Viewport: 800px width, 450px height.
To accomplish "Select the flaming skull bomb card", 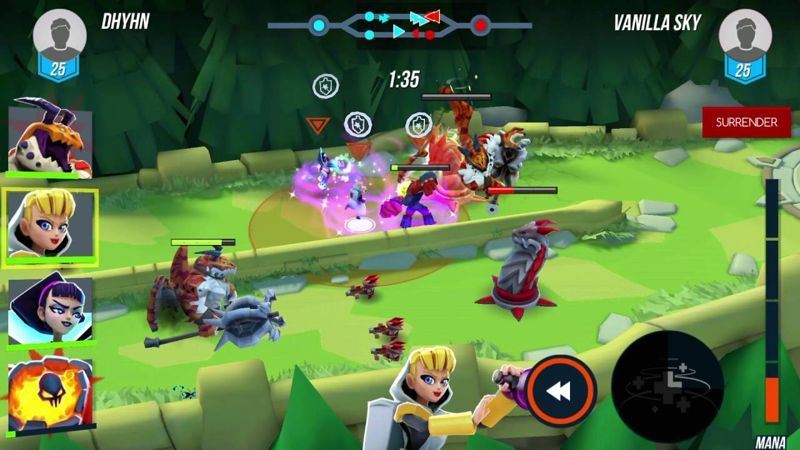I will pyautogui.click(x=50, y=390).
